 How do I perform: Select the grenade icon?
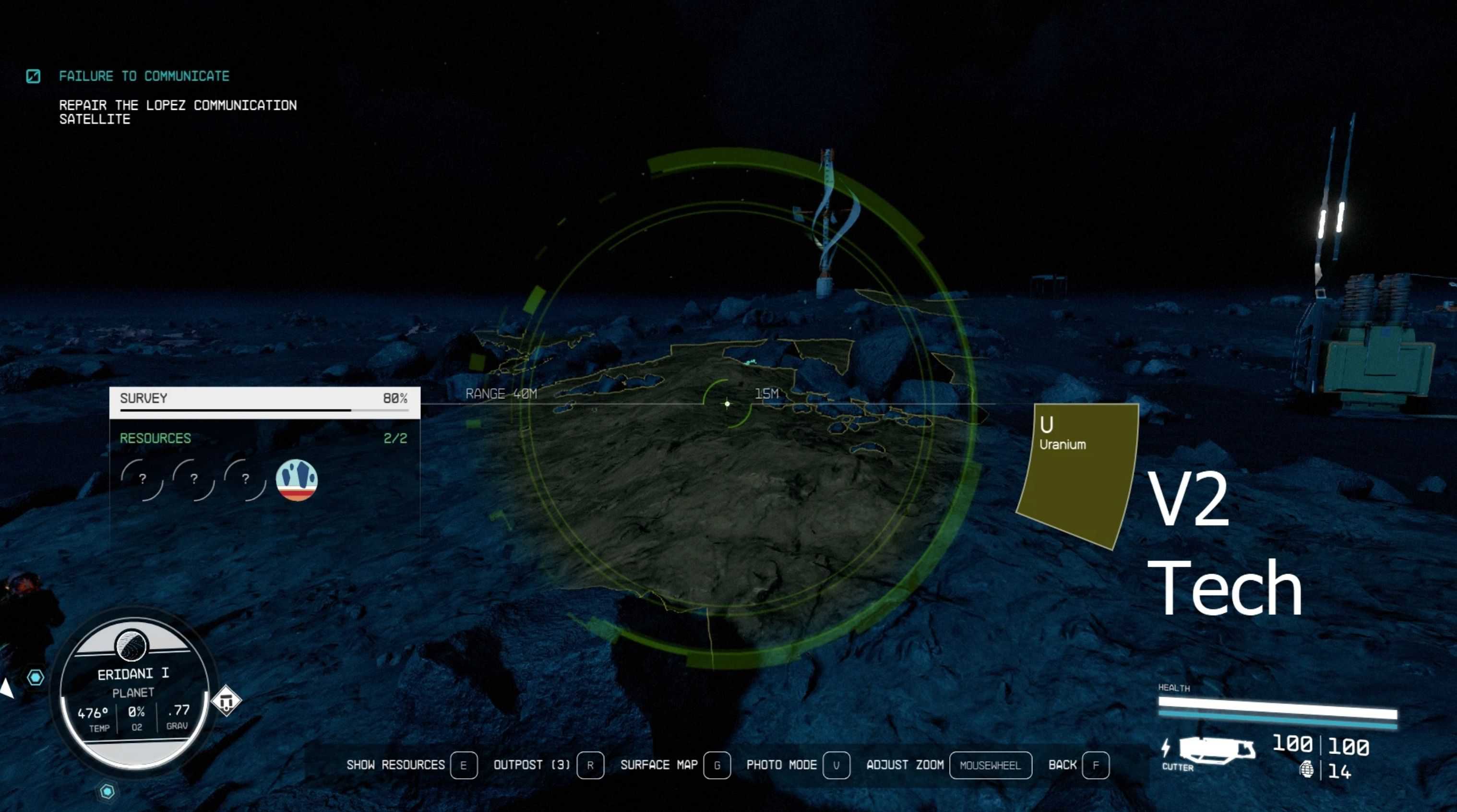tap(1306, 770)
